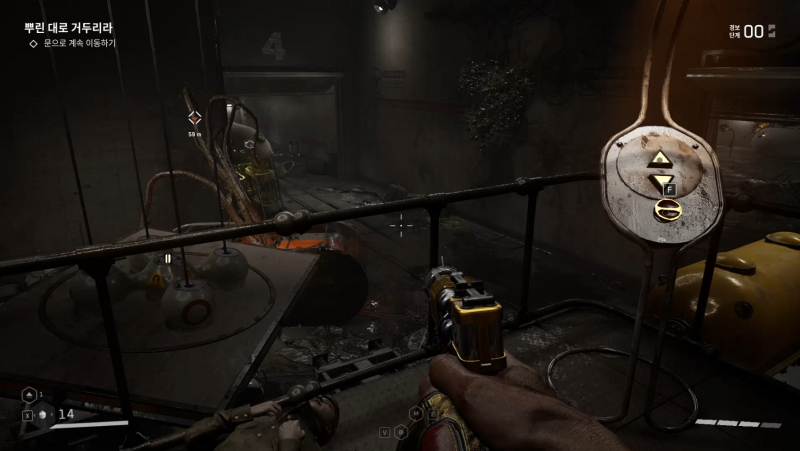The image size is (800, 451).
Task: Choose the upper hexagon consumable icon marked 1
Action: coord(30,394)
